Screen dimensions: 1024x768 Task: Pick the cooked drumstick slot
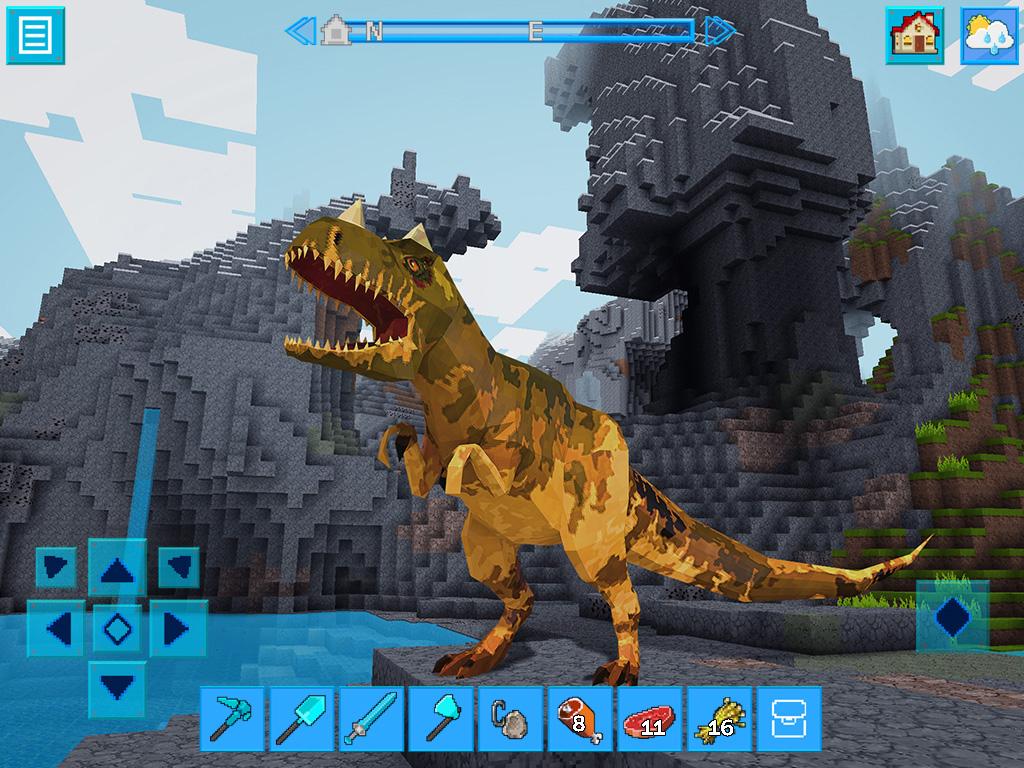pyautogui.click(x=580, y=719)
